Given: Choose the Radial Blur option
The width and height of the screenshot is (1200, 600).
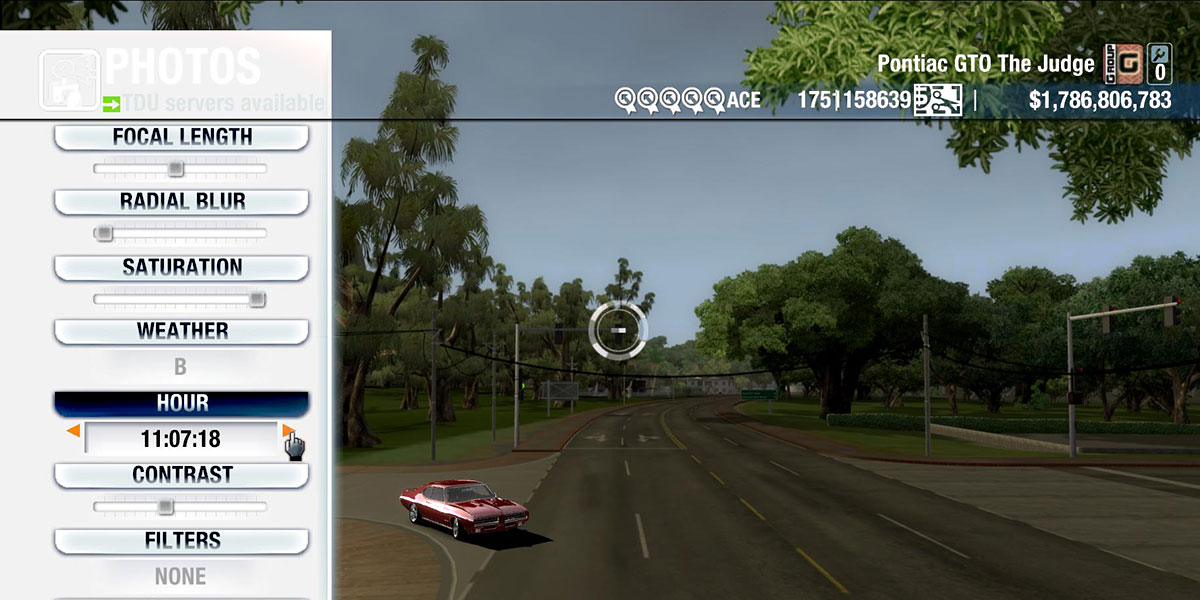Looking at the screenshot, I should pyautogui.click(x=181, y=201).
